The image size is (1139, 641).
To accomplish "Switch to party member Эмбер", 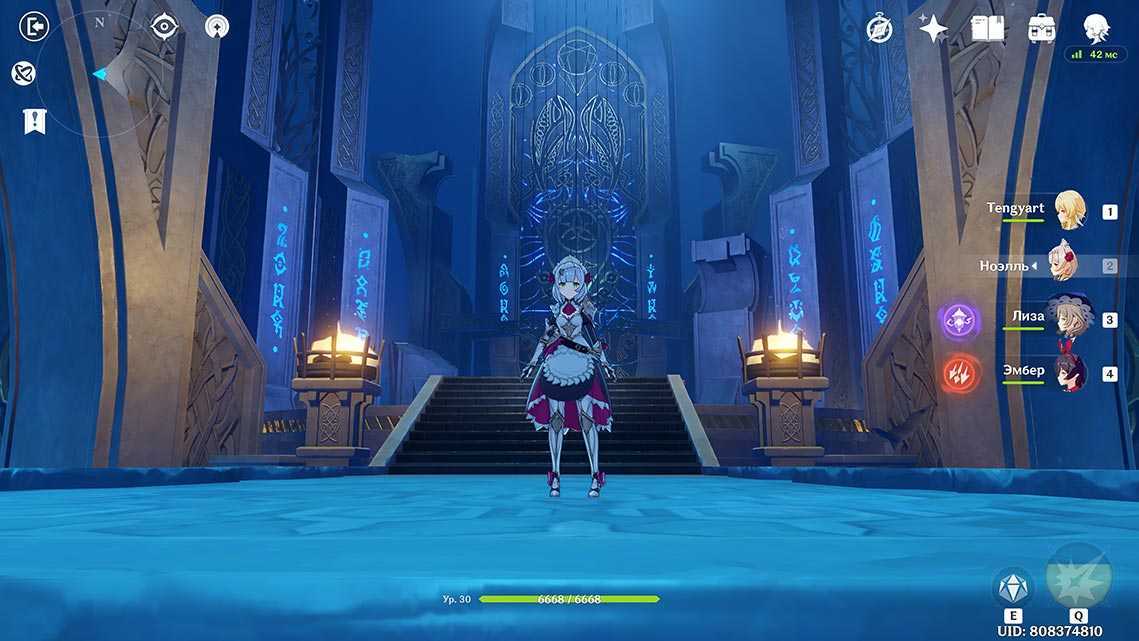I will 1067,373.
